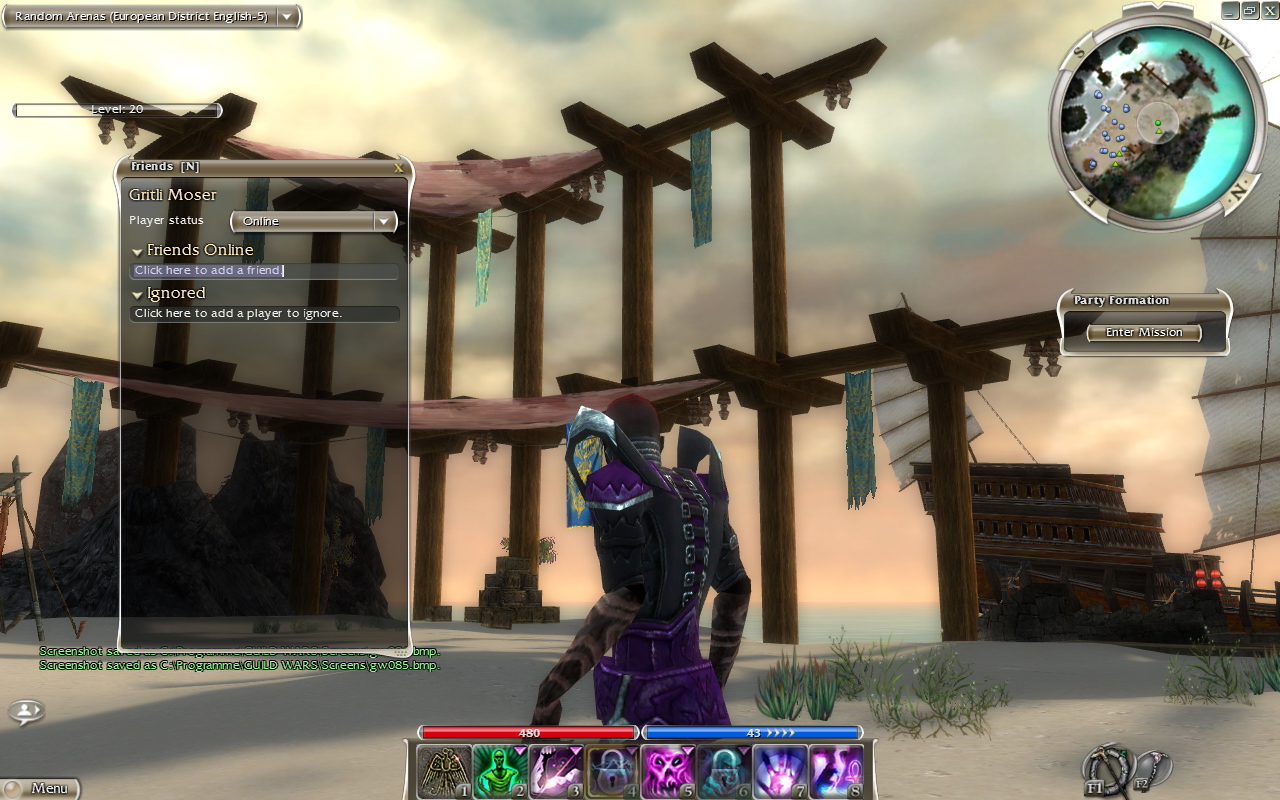Click the Enter Mission button
The height and width of the screenshot is (800, 1280).
coord(1144,333)
